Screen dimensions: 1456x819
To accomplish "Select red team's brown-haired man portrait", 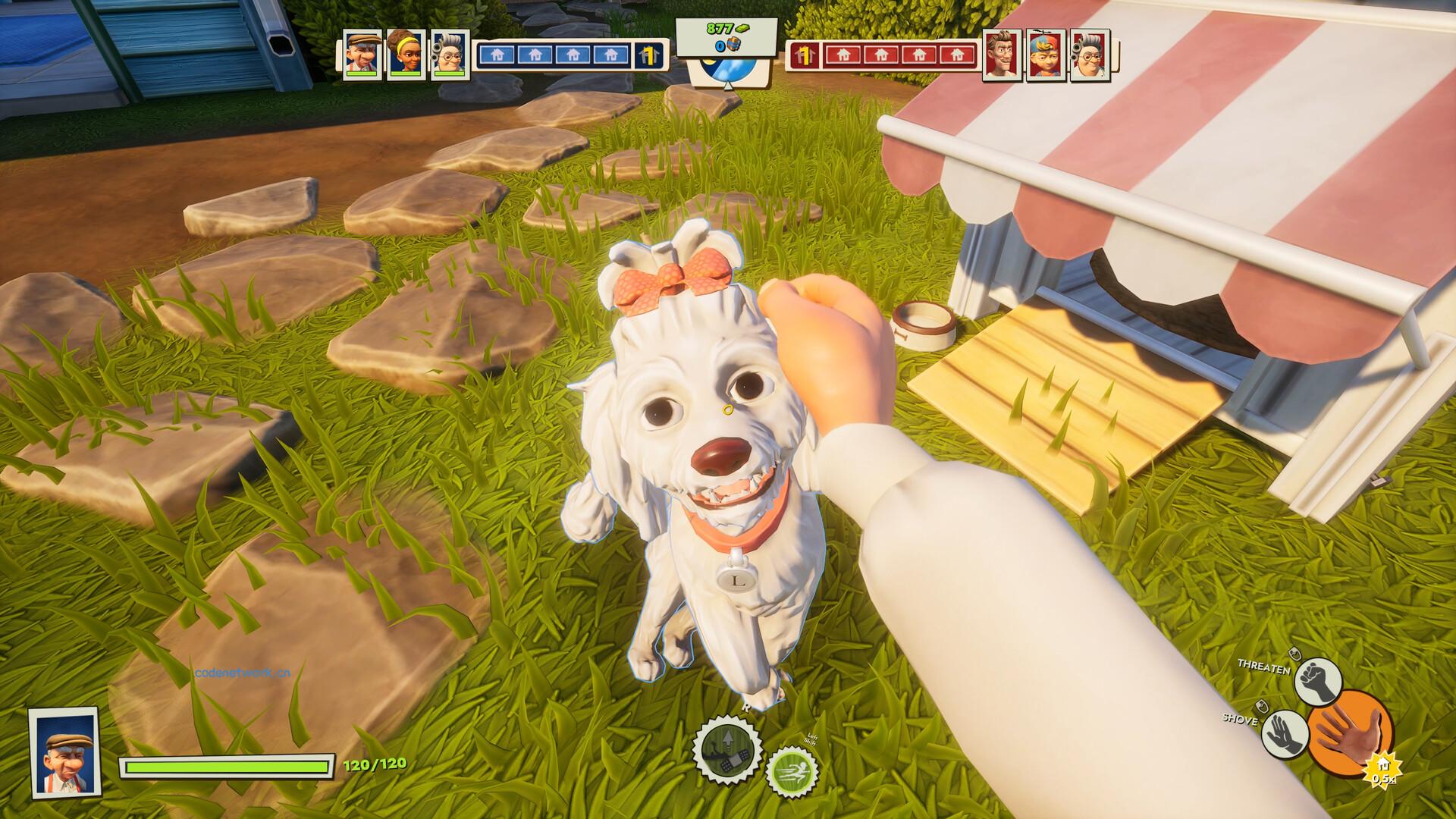I will 1003,55.
